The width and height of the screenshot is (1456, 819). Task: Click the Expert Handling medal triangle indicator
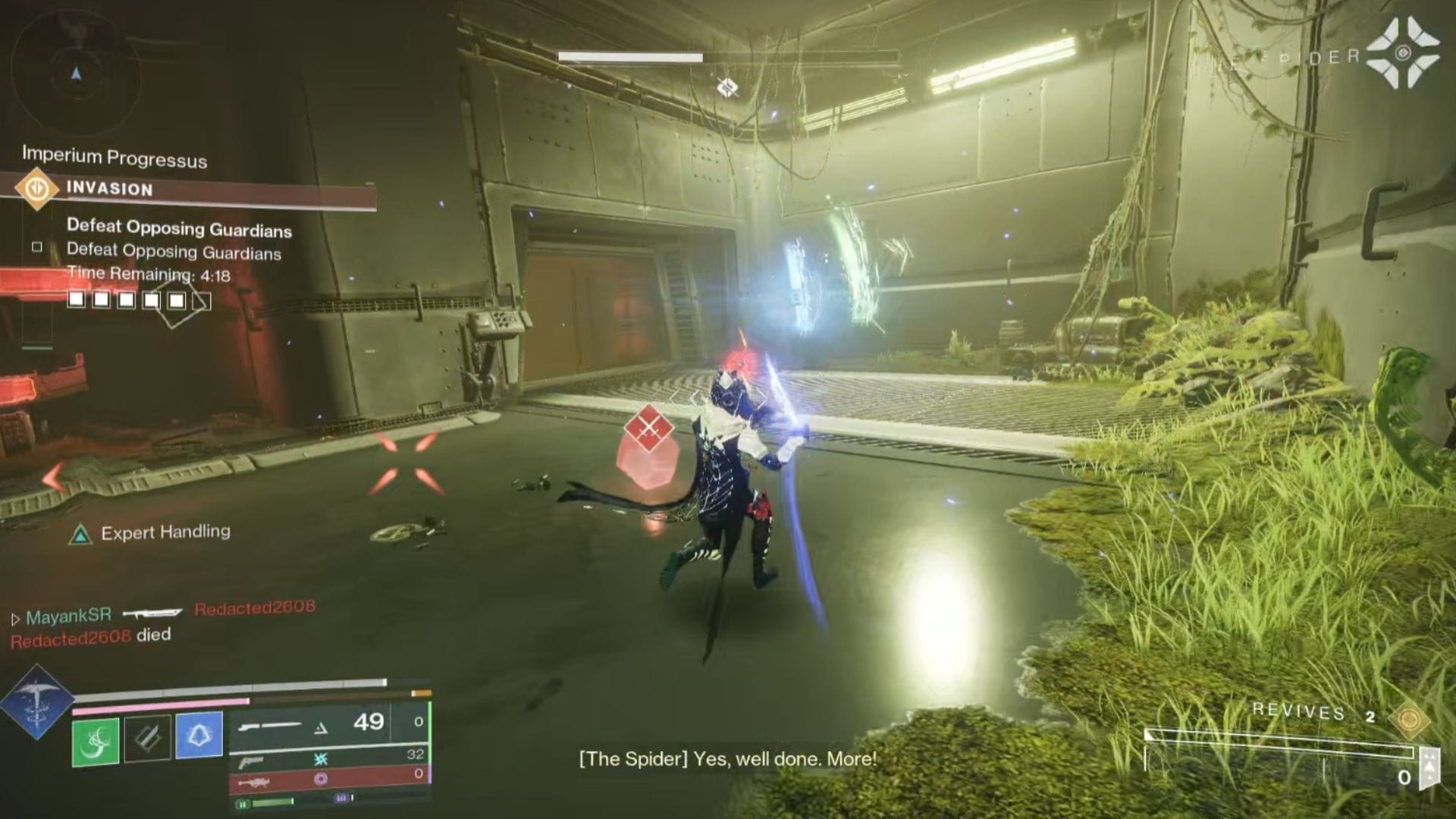[82, 533]
